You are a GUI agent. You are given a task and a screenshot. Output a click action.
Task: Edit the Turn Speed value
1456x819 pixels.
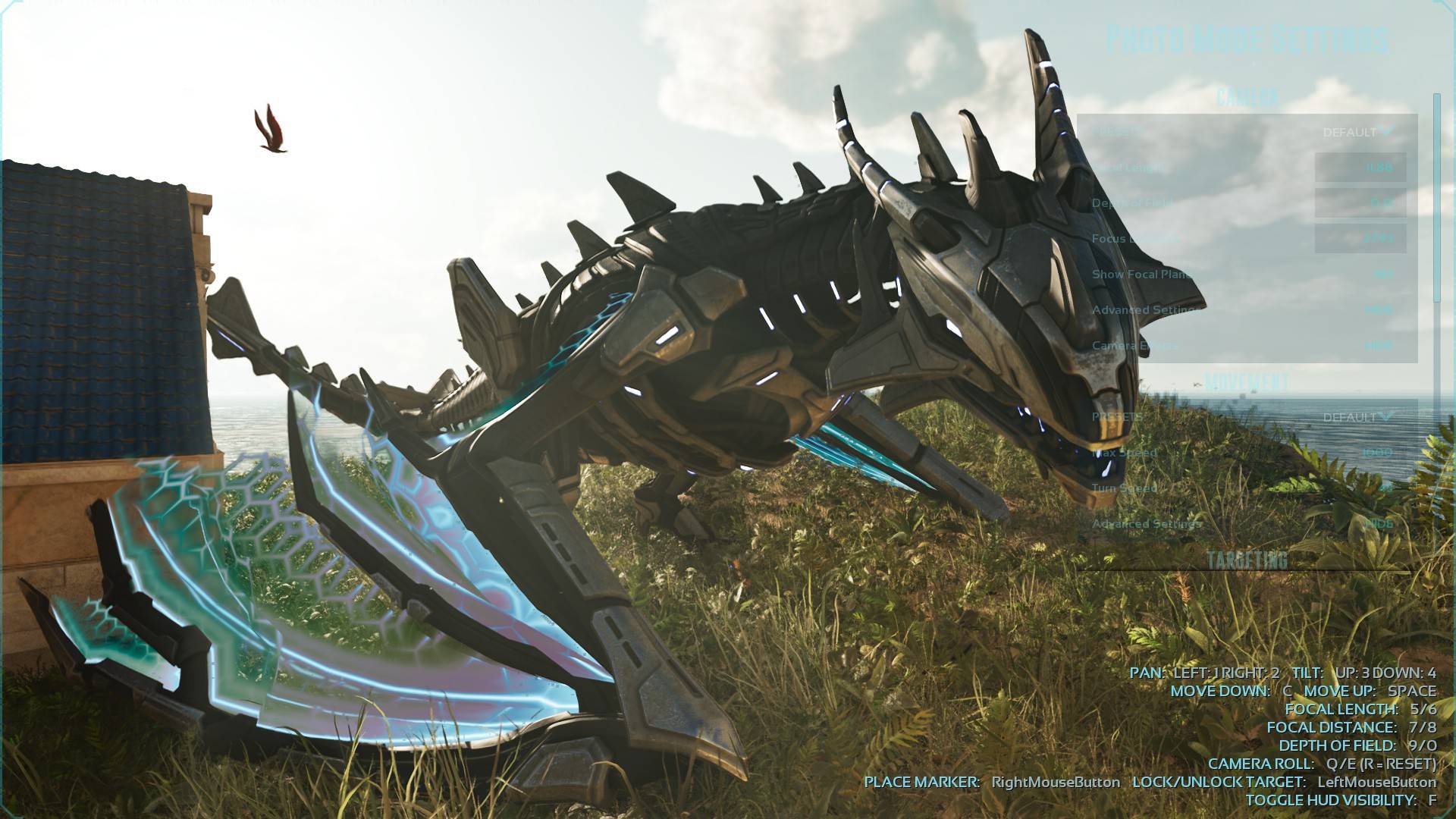1376,488
